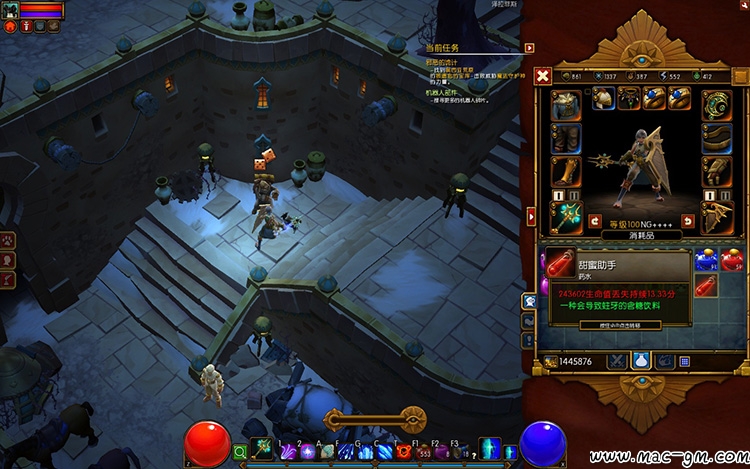
Task: Close the inventory panel with the red X
Action: (x=542, y=76)
